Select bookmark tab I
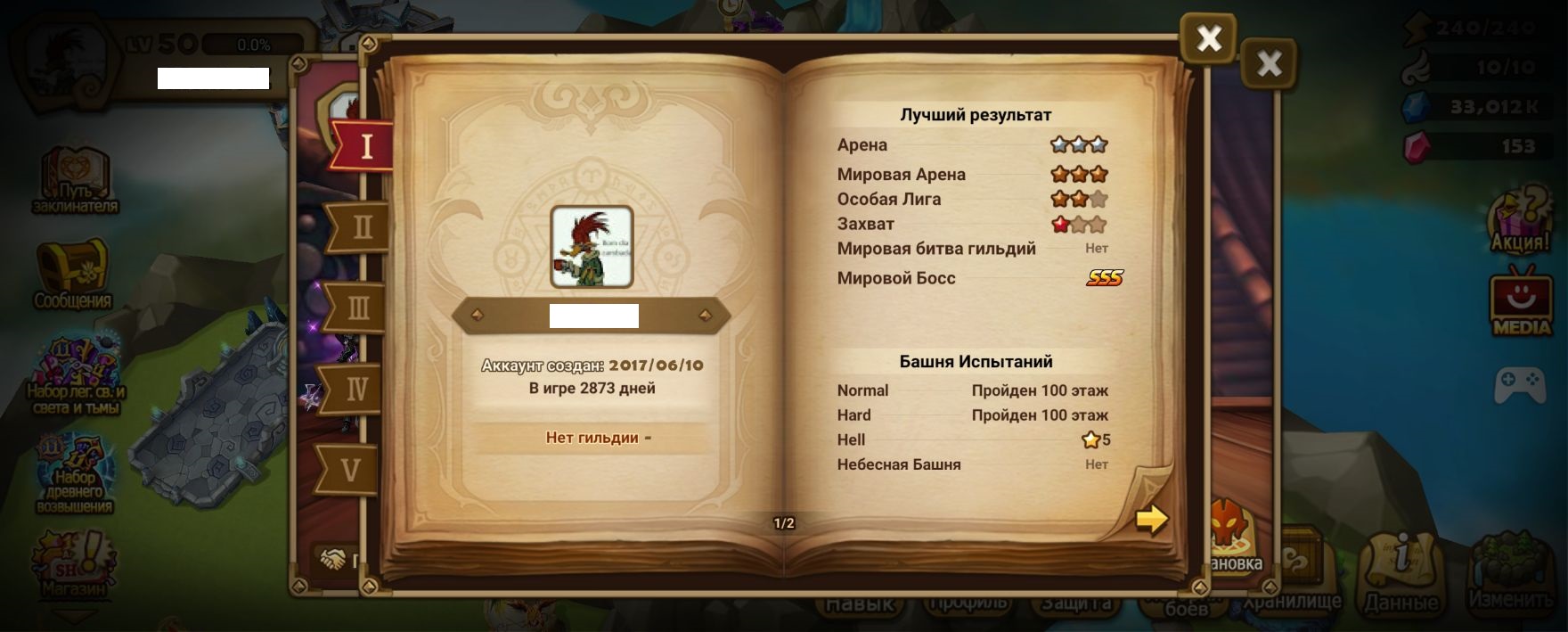Screen dimensions: 1568x632 pyautogui.click(x=364, y=145)
